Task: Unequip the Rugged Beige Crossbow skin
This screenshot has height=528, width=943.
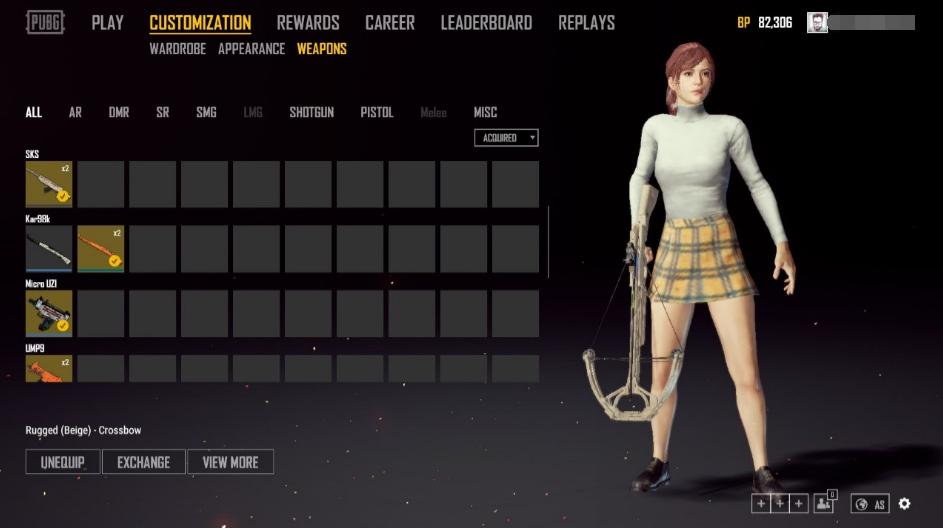Action: 62,462
